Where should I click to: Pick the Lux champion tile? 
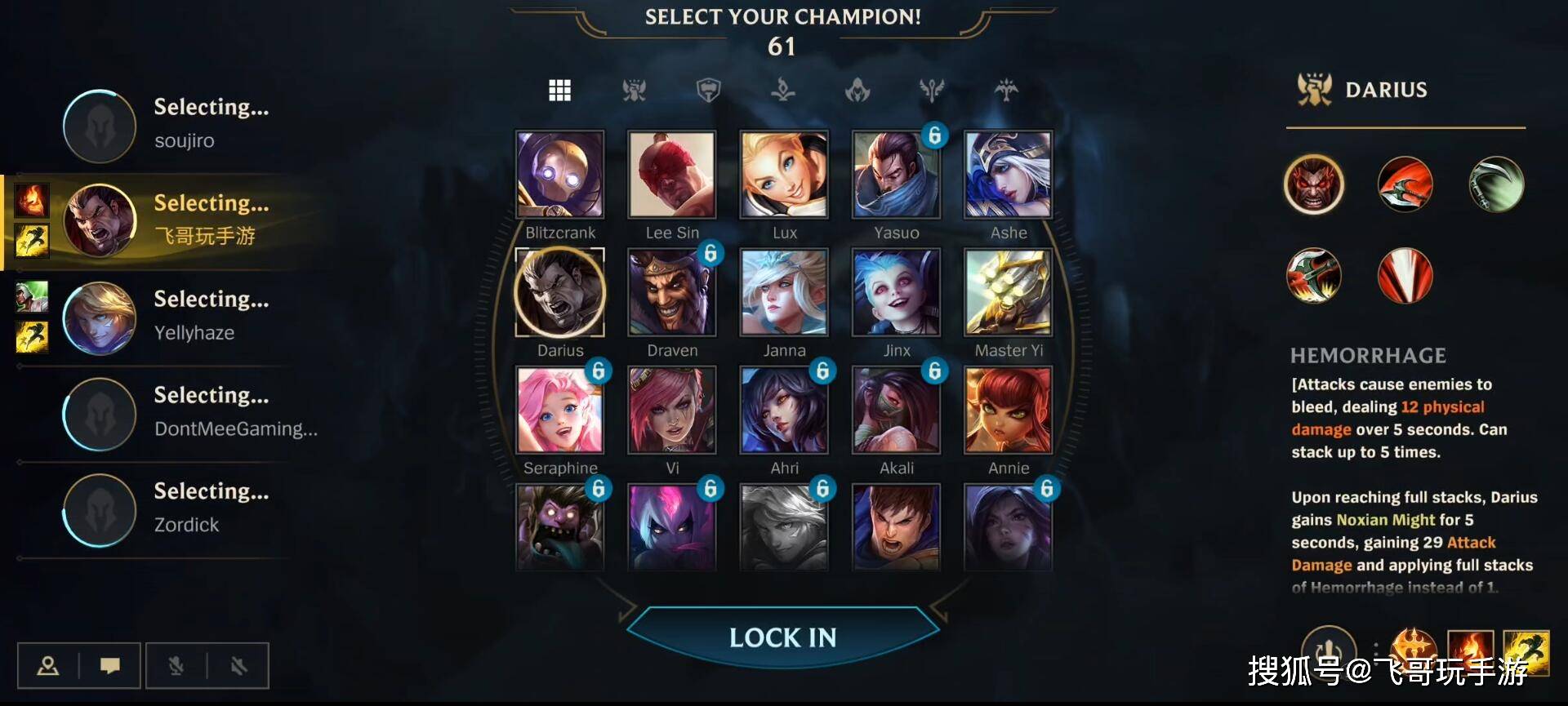(x=784, y=175)
